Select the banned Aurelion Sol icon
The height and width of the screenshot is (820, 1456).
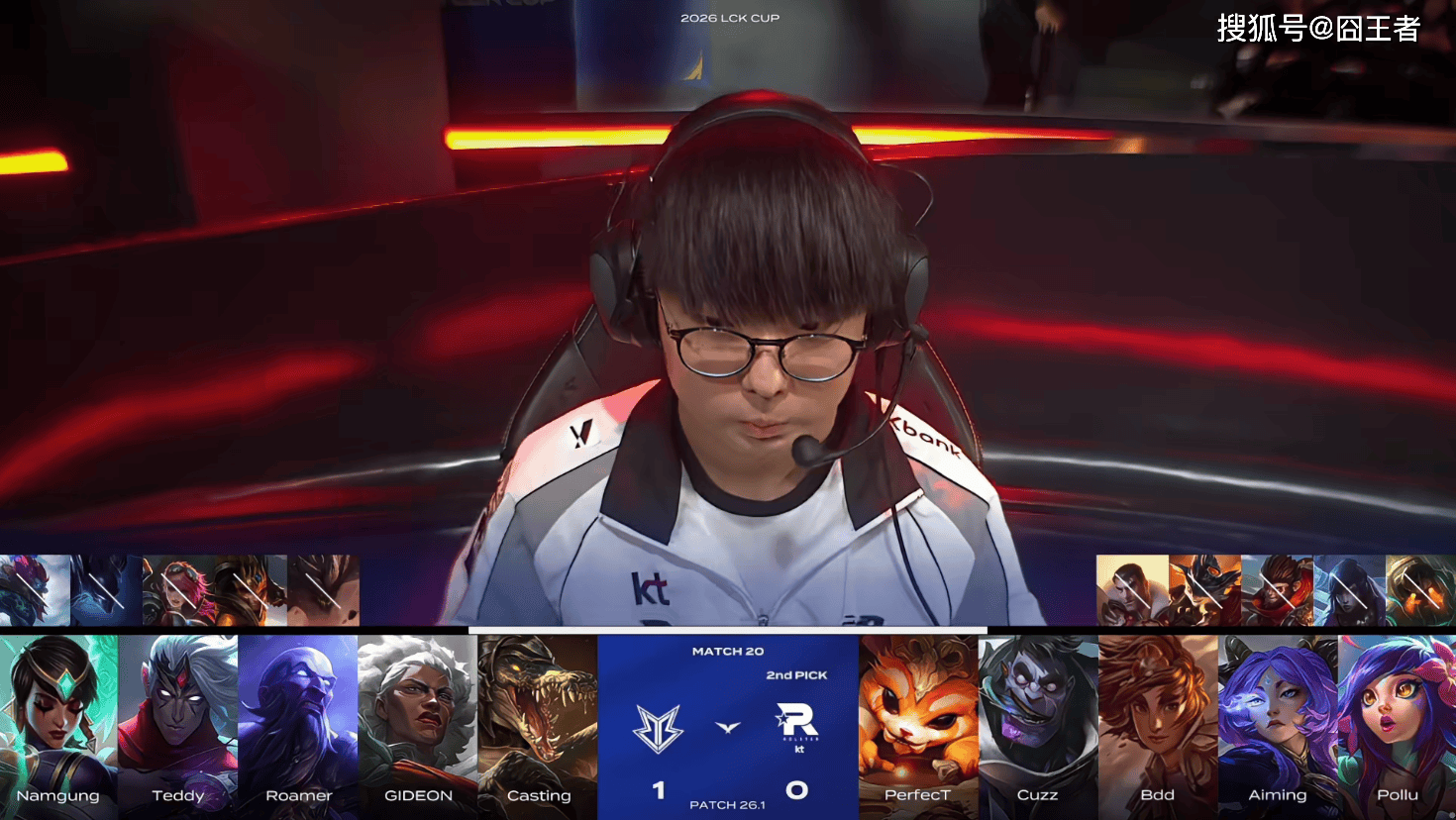tap(36, 590)
